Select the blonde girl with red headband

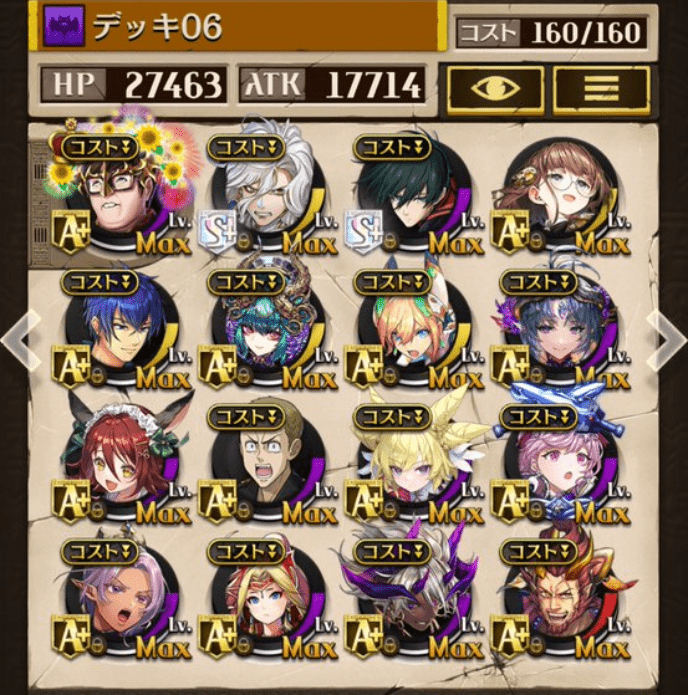(260, 605)
